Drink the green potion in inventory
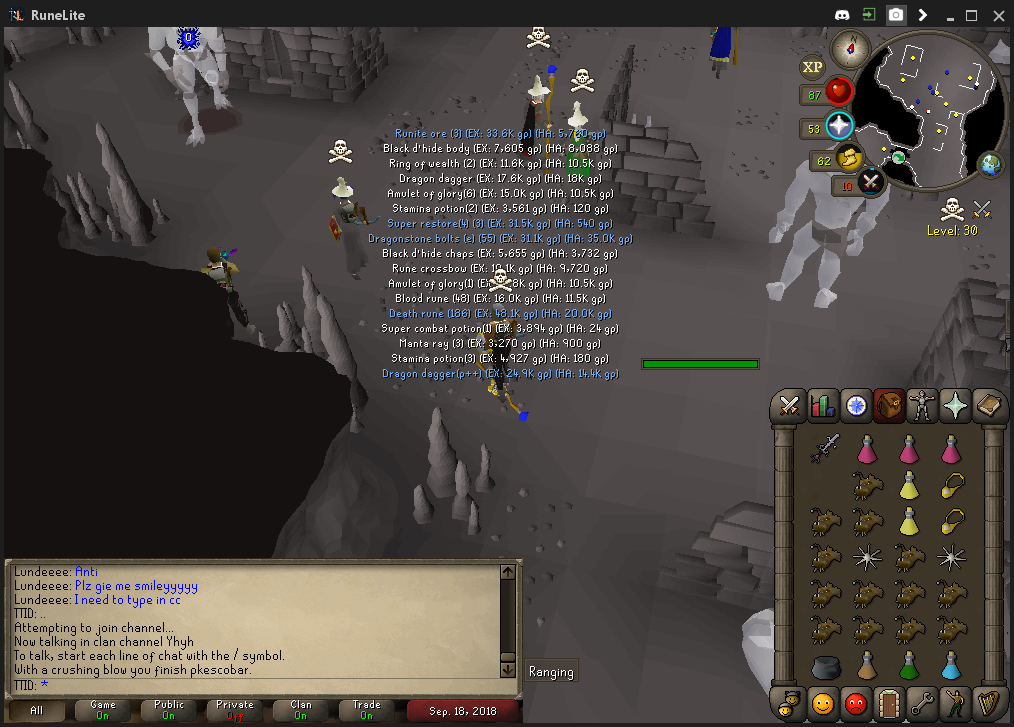The width and height of the screenshot is (1014, 727). coord(909,665)
